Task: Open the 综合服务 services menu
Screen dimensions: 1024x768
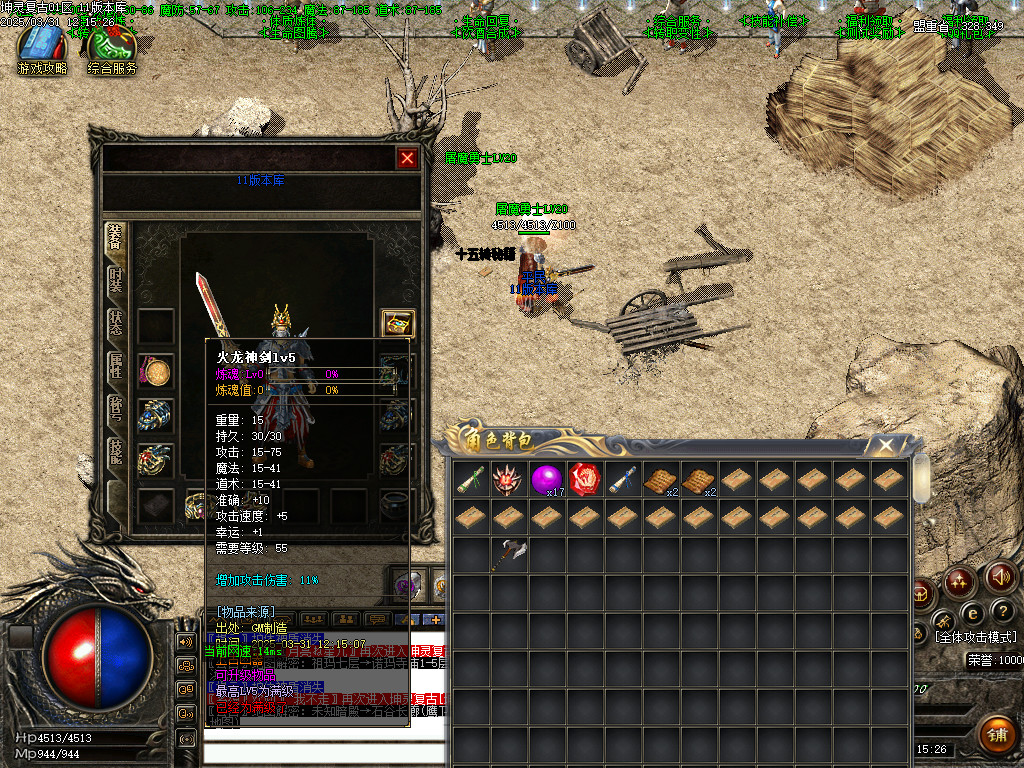Action: click(112, 50)
